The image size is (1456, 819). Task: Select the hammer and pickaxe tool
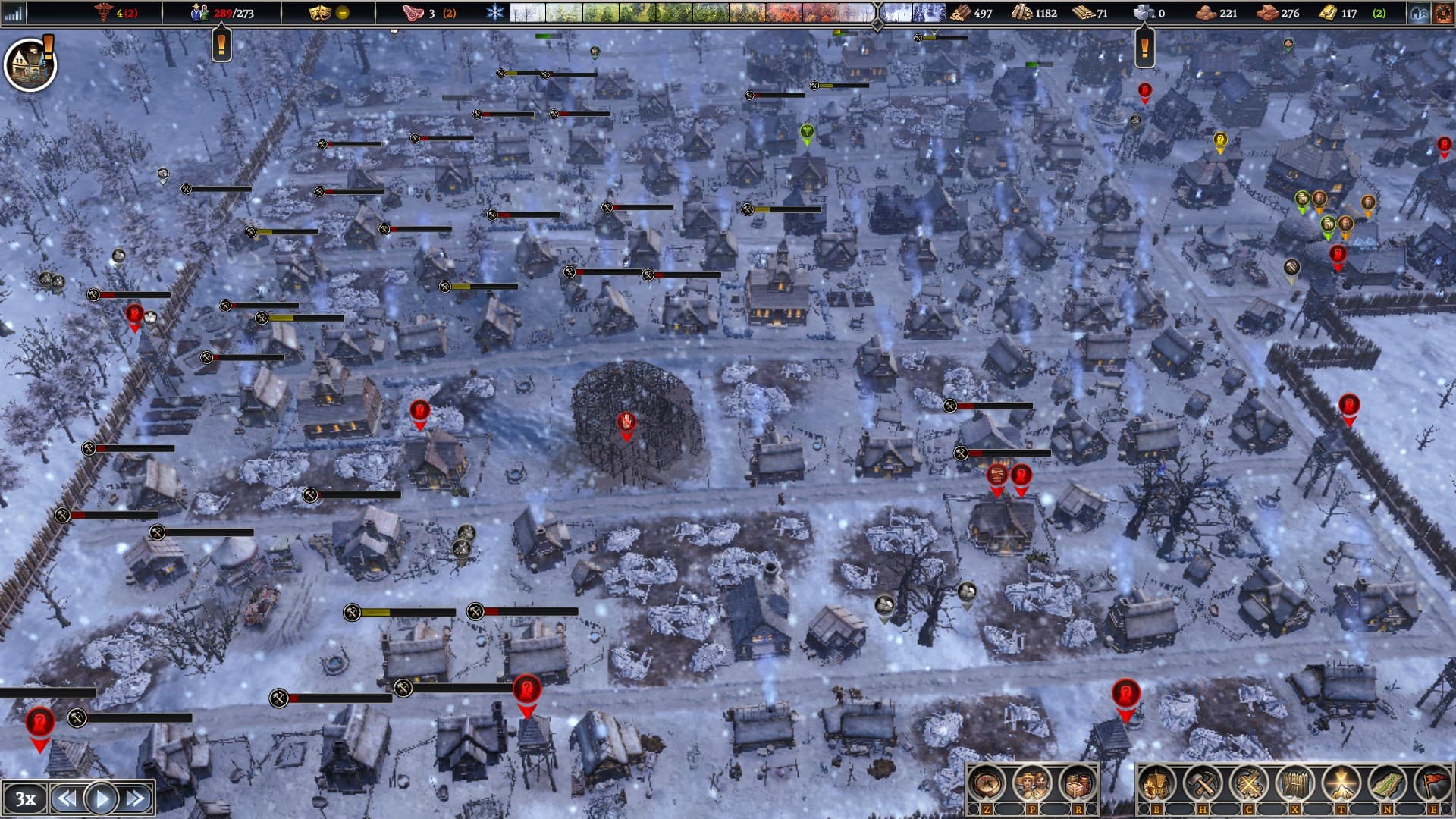click(1202, 784)
